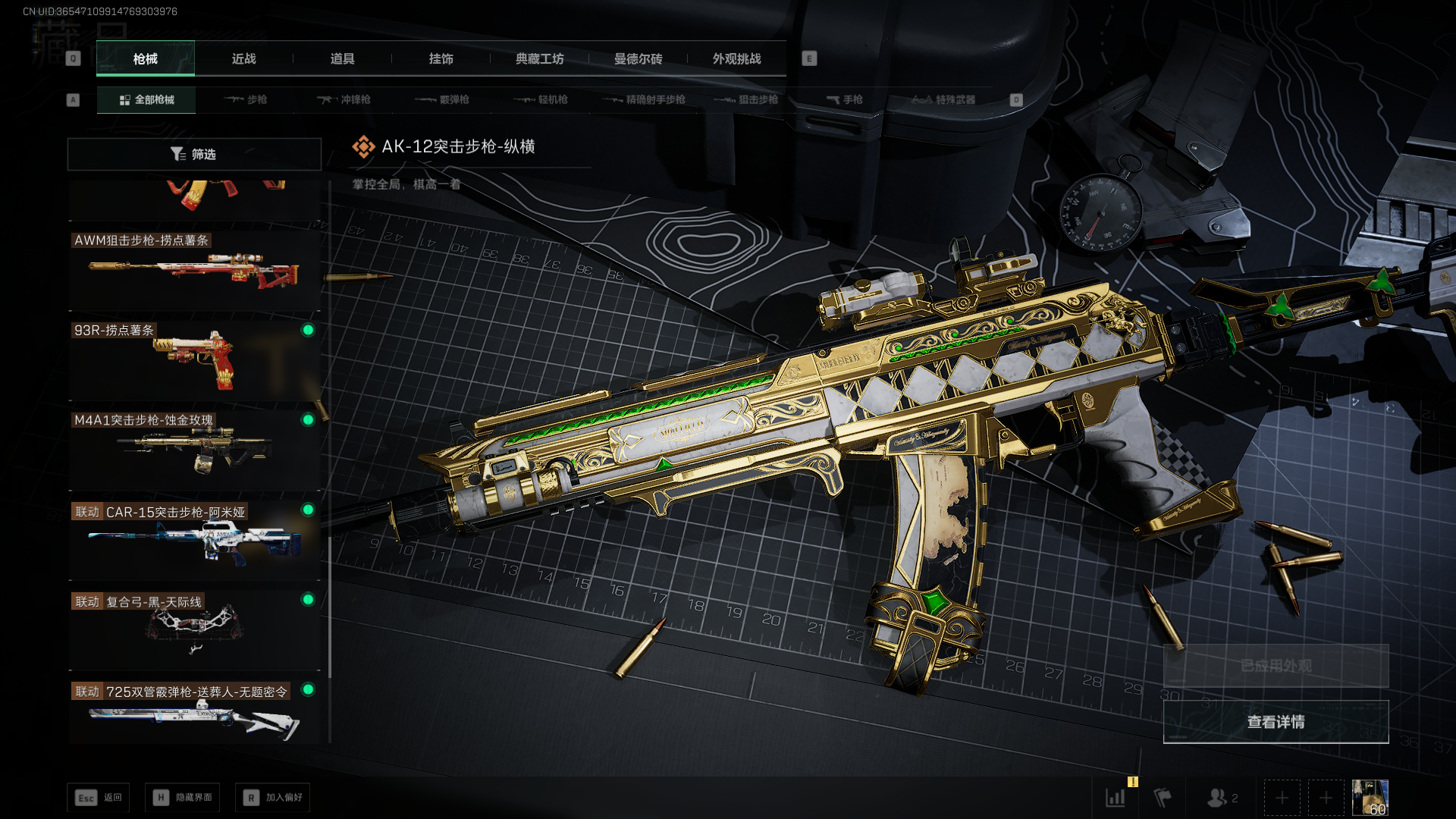Select the AWM狙击步枪-捞点薯条 skin
Screen dimensions: 1456x819
click(x=194, y=269)
